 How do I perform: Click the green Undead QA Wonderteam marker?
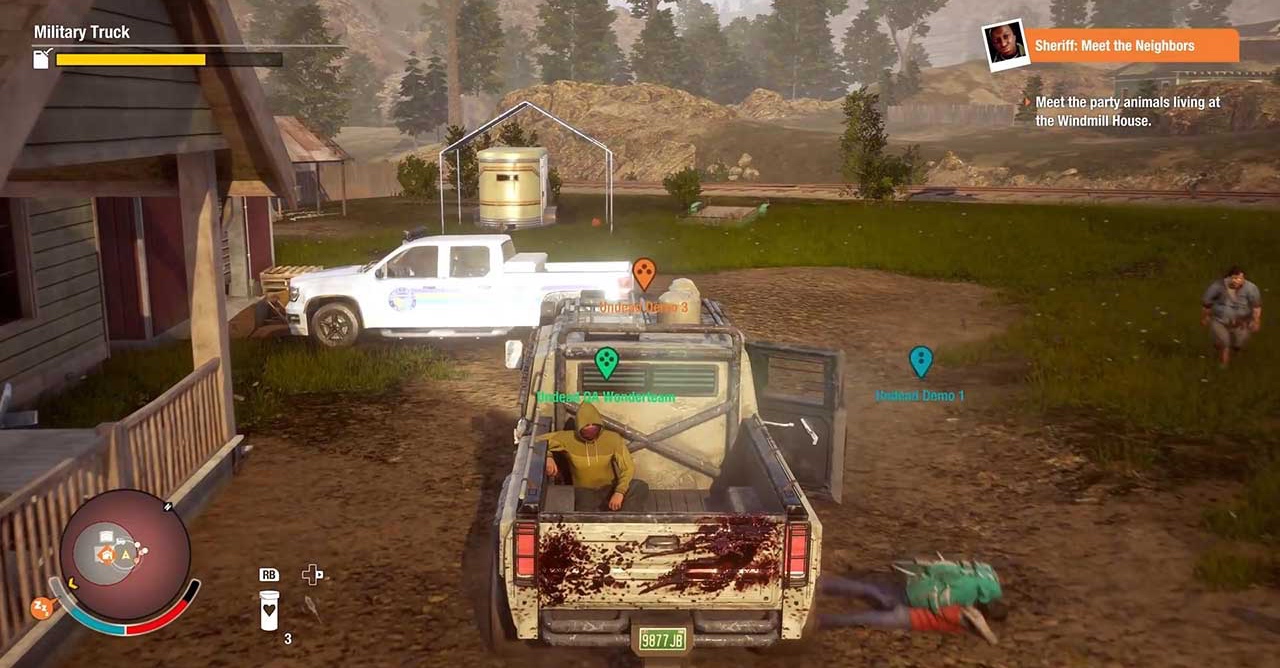[606, 362]
